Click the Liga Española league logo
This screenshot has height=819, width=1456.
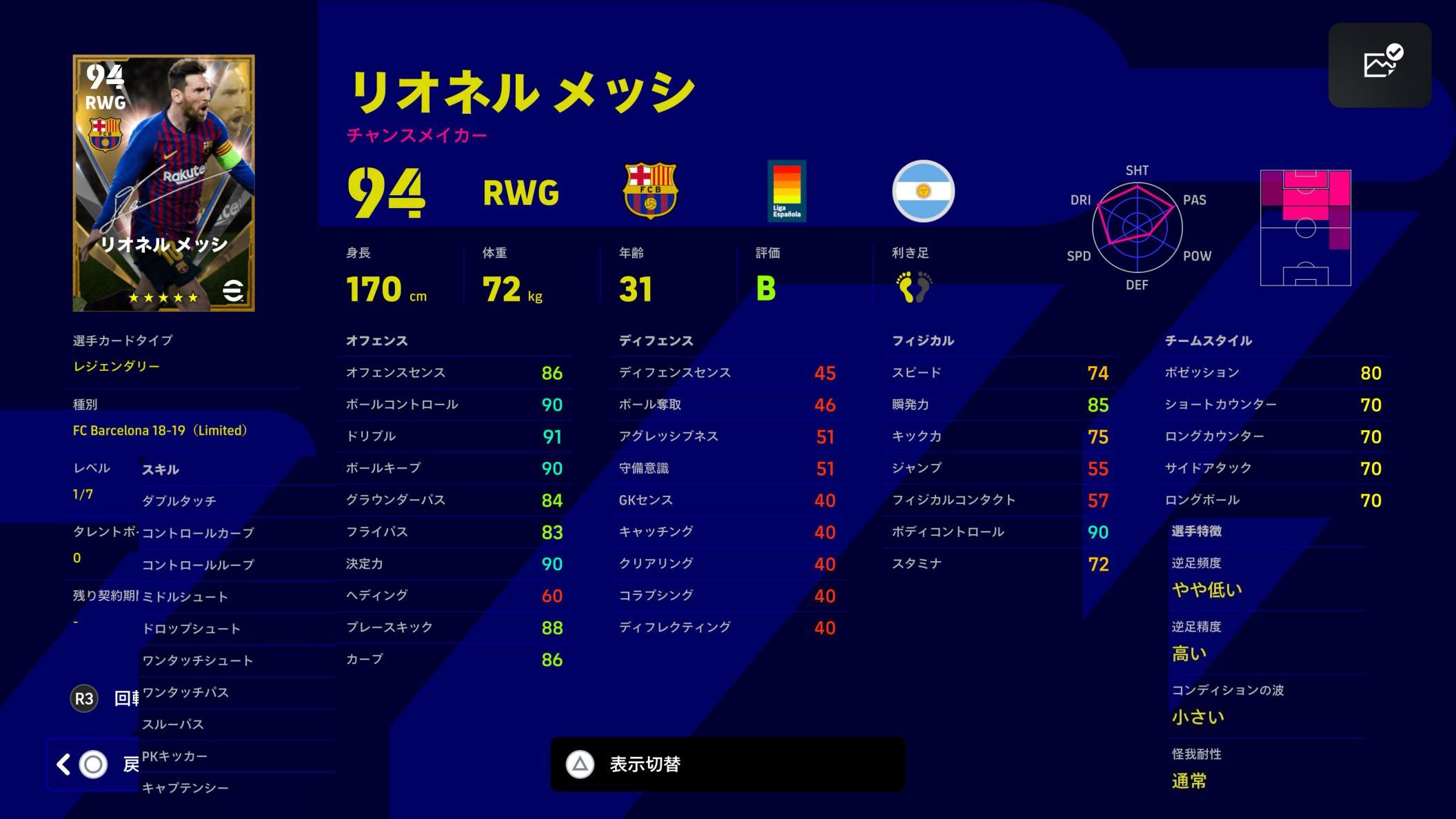[x=787, y=190]
